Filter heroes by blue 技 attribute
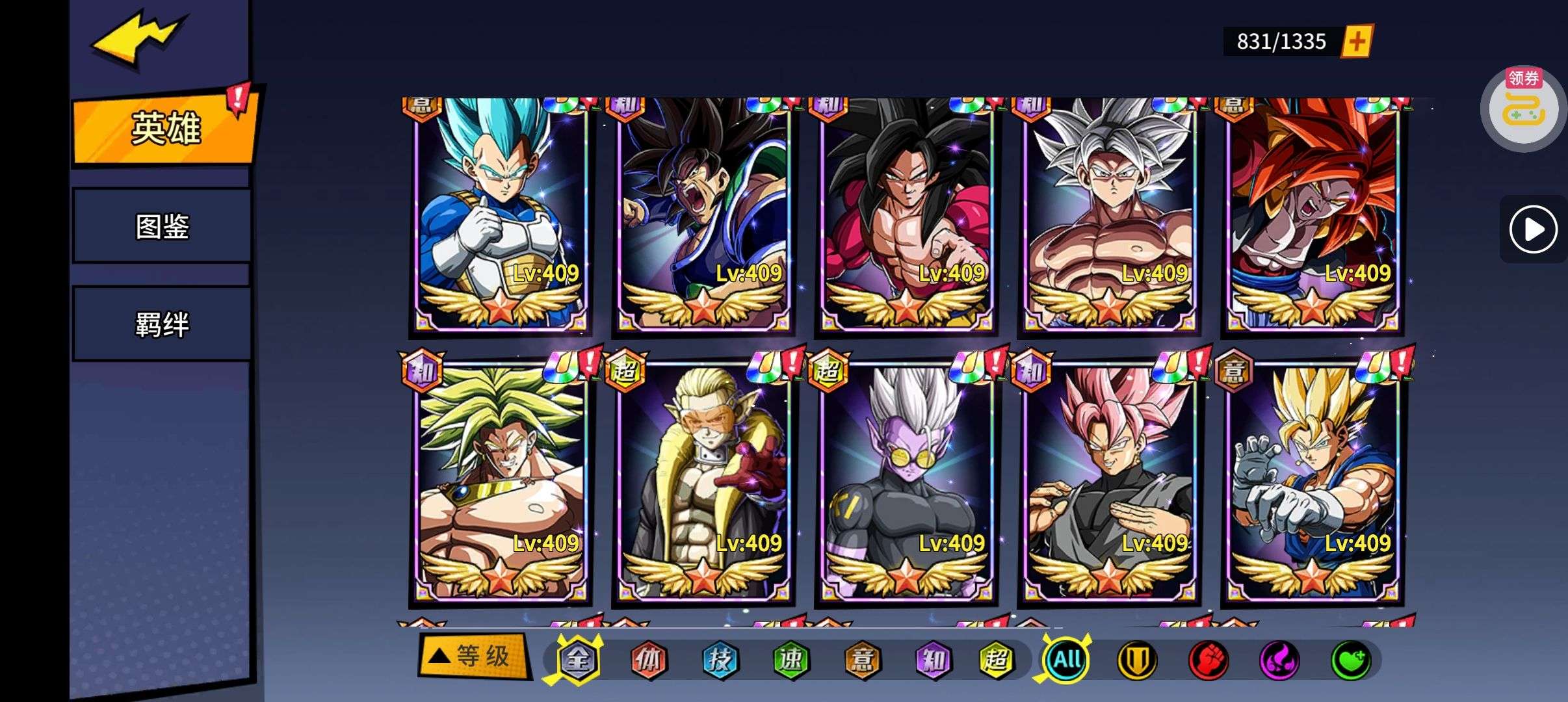 click(720, 660)
